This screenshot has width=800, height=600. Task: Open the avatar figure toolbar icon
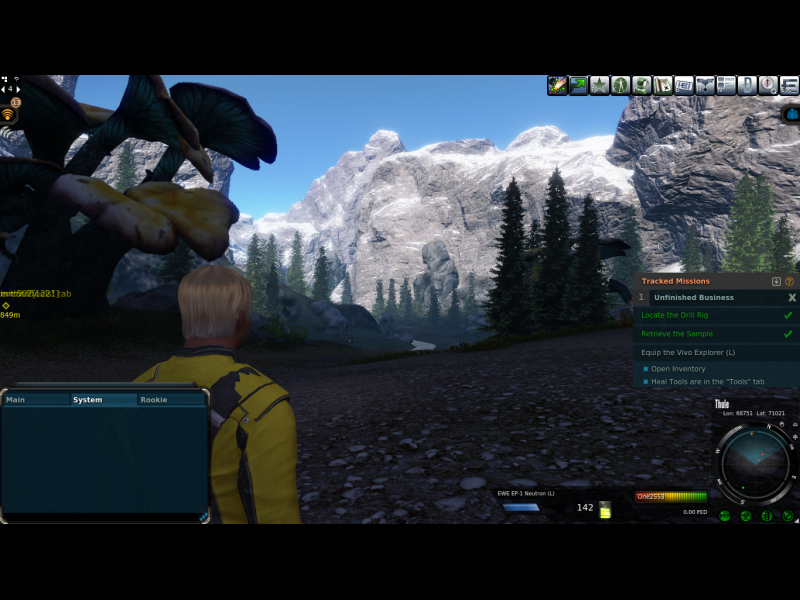(620, 86)
